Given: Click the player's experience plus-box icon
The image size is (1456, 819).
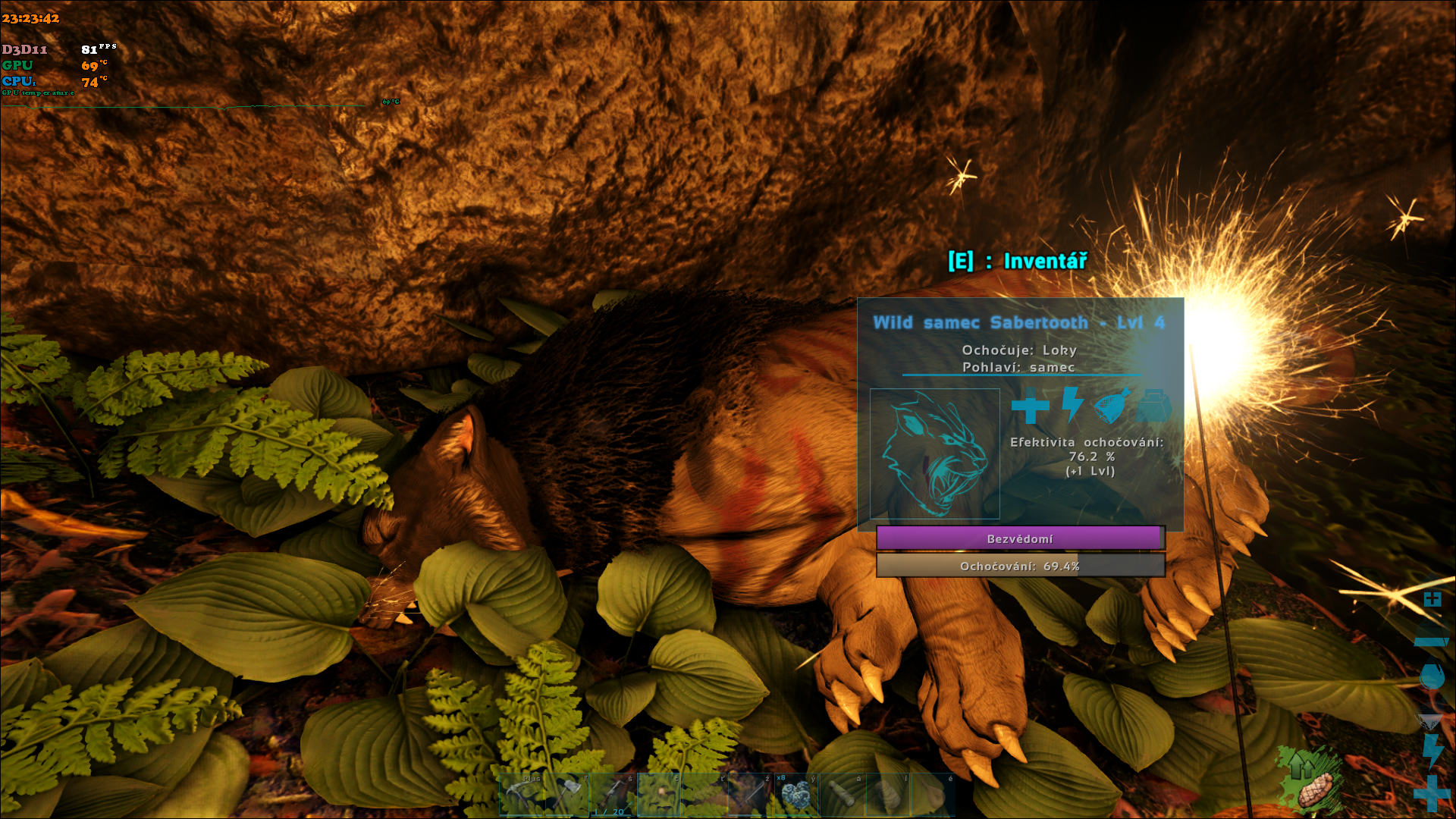Looking at the screenshot, I should click(x=1432, y=600).
